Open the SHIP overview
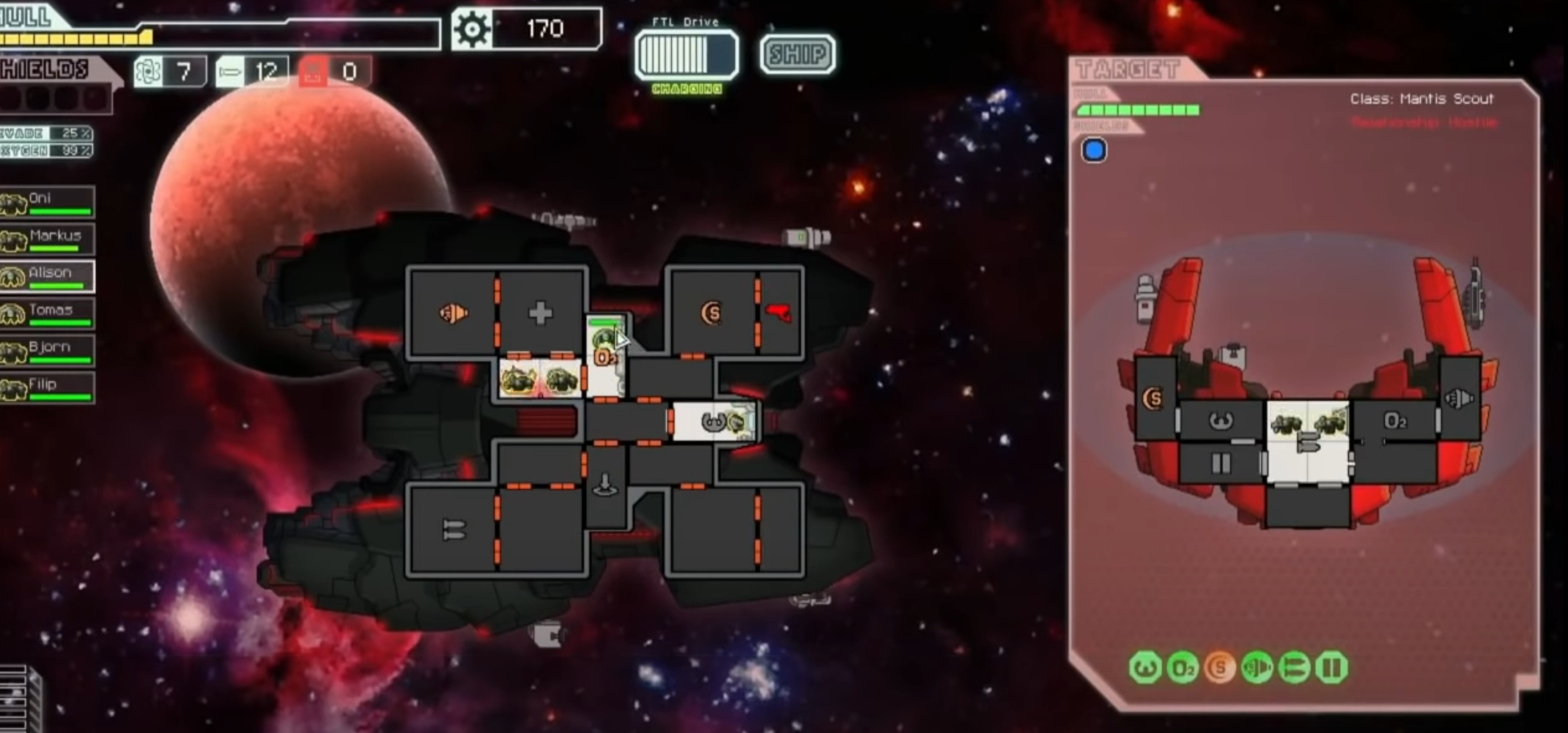1568x733 pixels. (x=796, y=53)
